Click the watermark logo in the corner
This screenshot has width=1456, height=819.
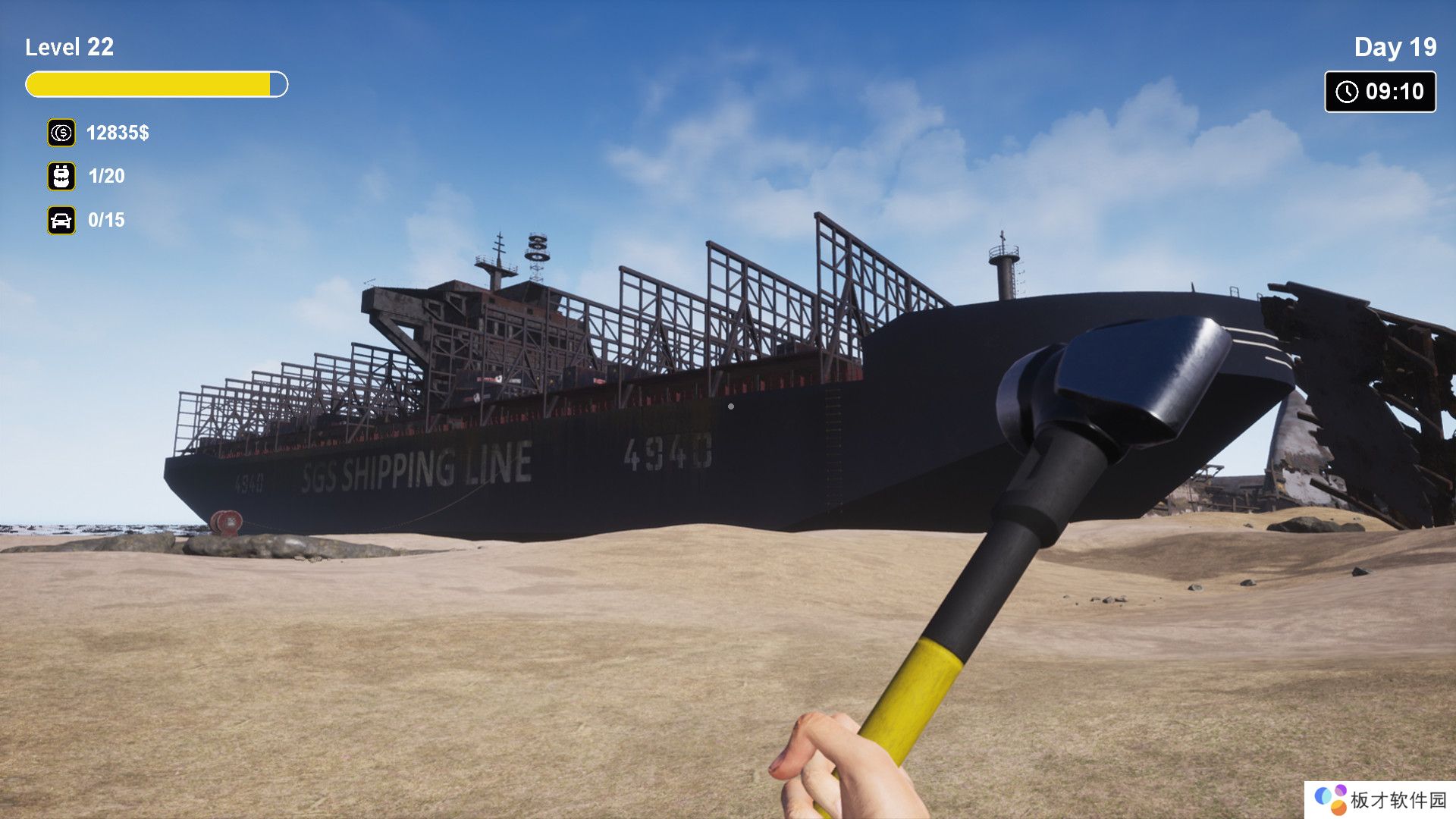click(1331, 799)
